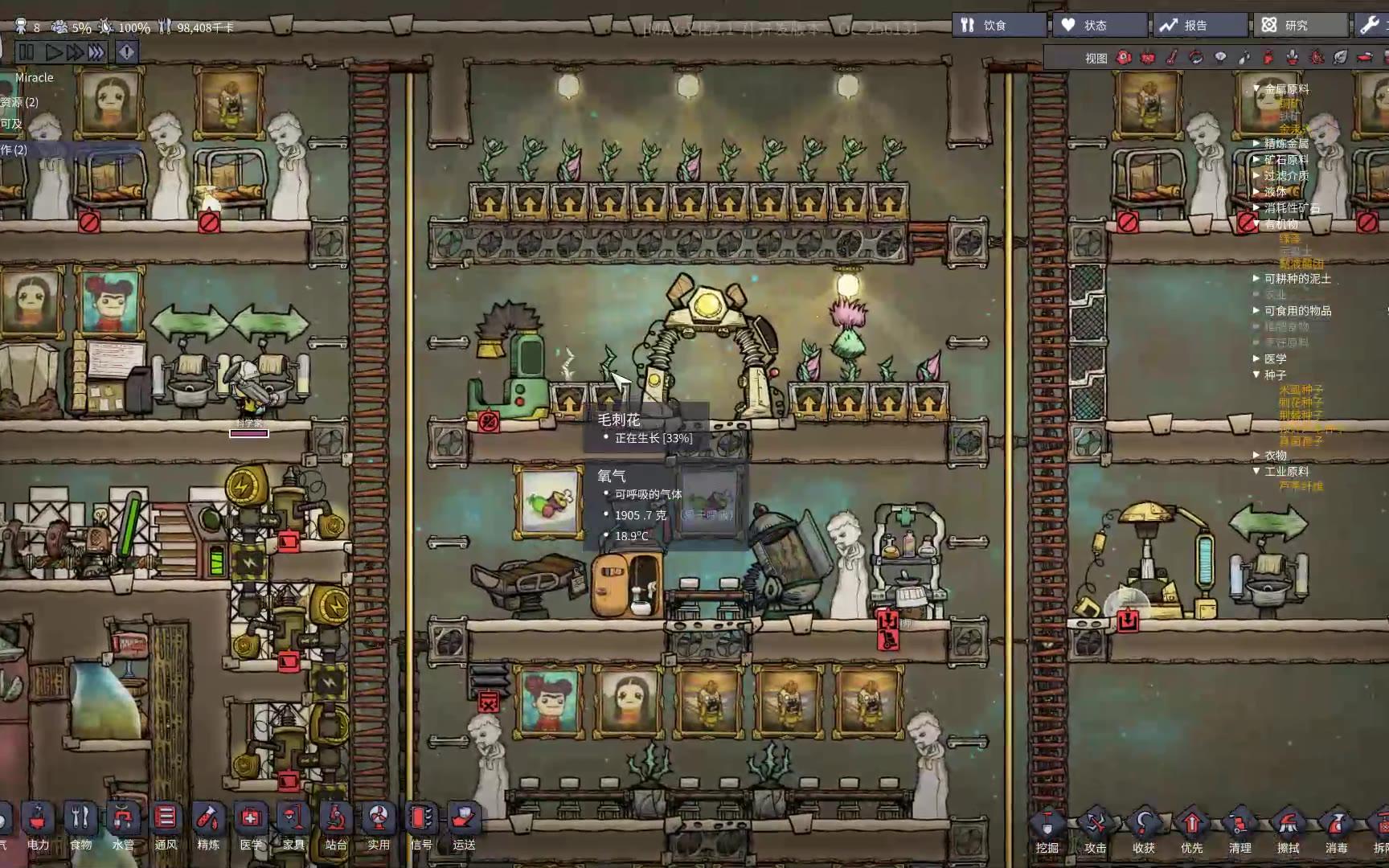Open the 食物 food build category
The image size is (1389, 868).
(x=80, y=825)
